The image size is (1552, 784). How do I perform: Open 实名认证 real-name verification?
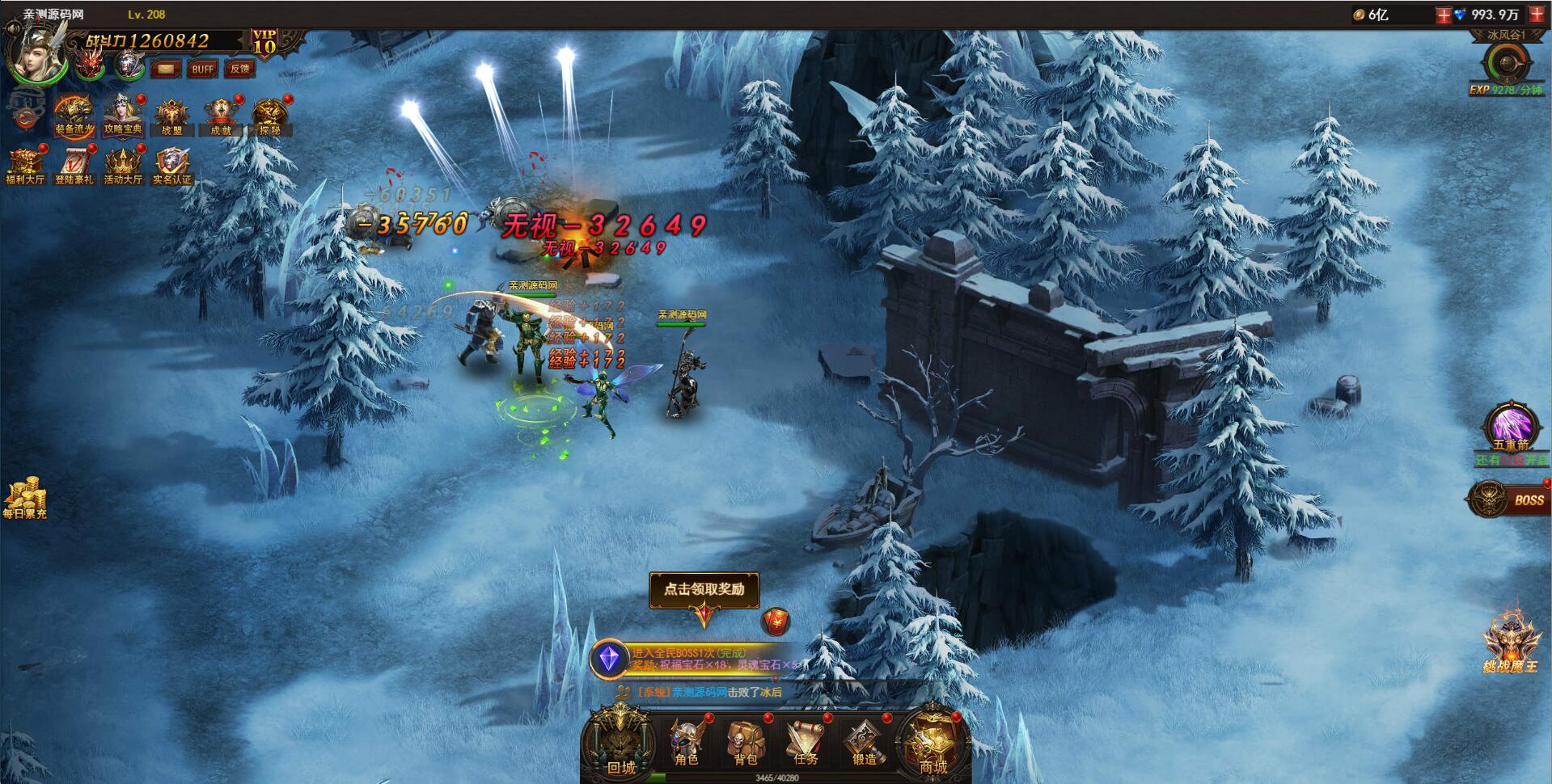click(171, 165)
